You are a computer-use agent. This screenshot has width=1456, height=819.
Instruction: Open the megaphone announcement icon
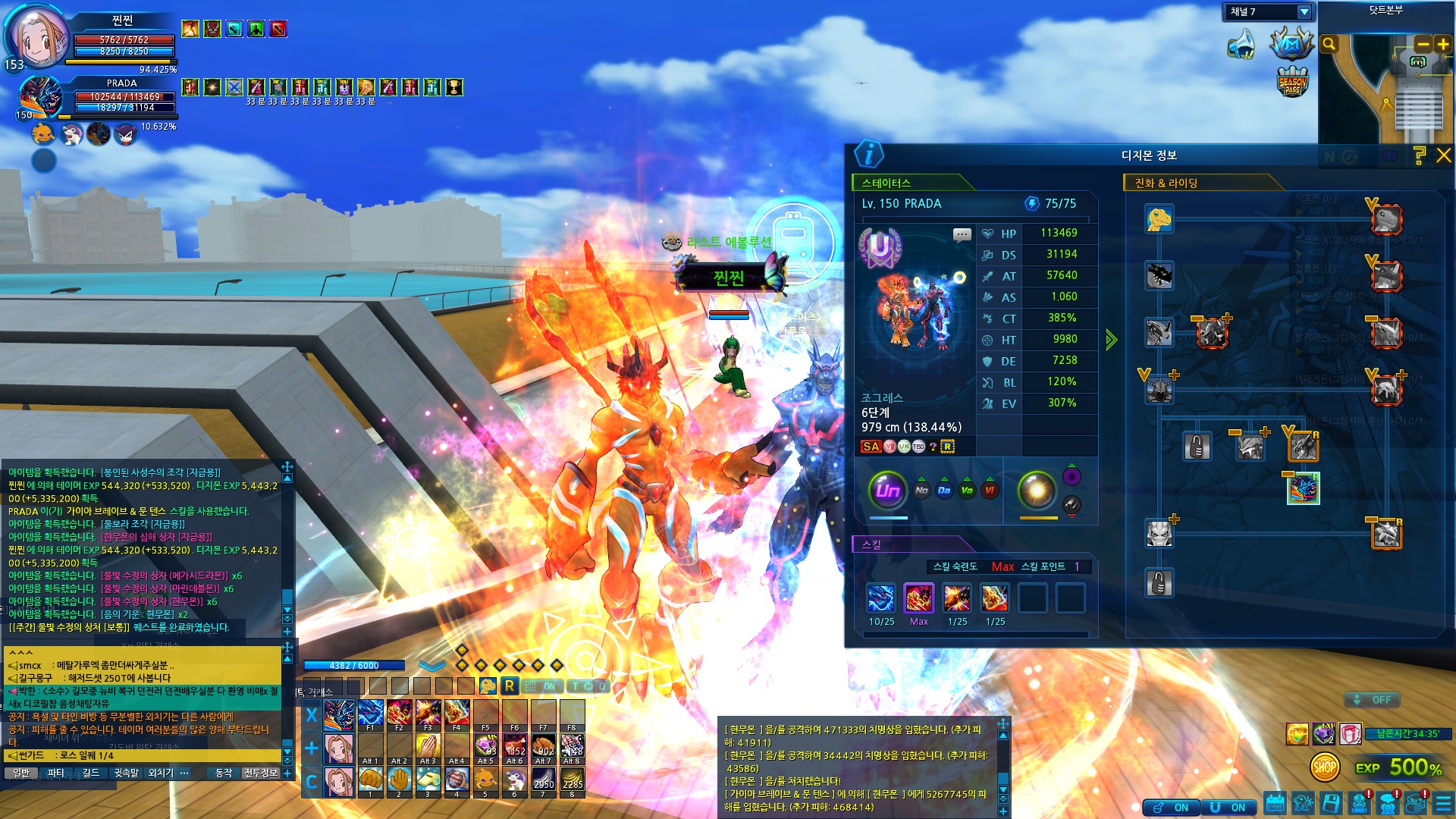[1241, 45]
